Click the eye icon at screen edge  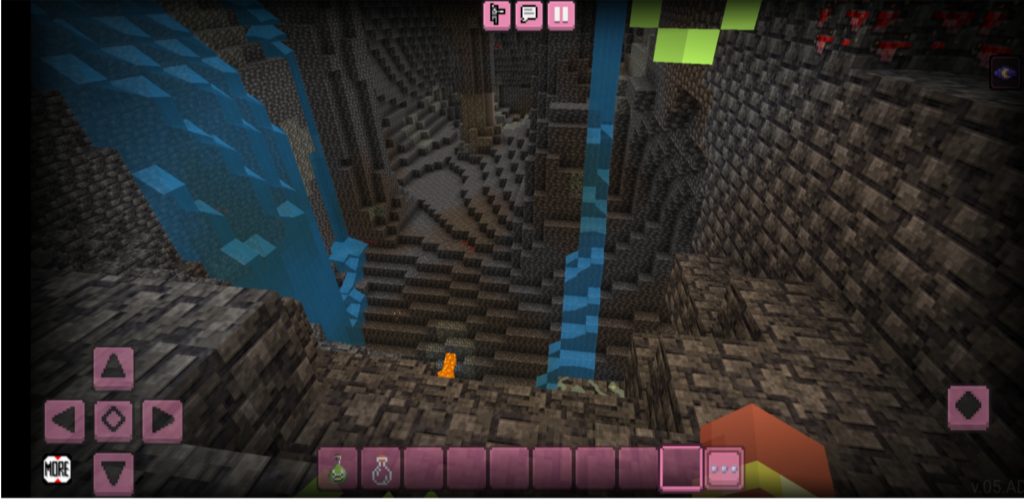(x=1004, y=72)
